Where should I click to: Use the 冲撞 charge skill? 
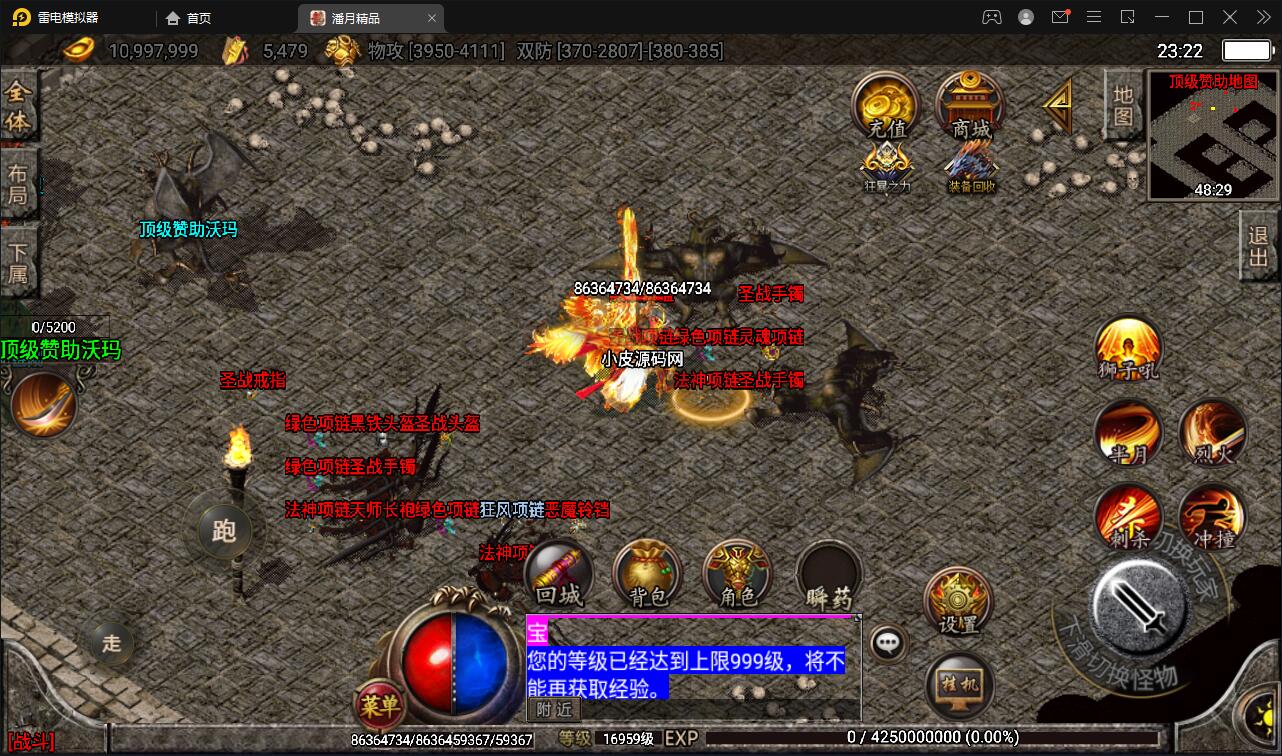(1212, 517)
